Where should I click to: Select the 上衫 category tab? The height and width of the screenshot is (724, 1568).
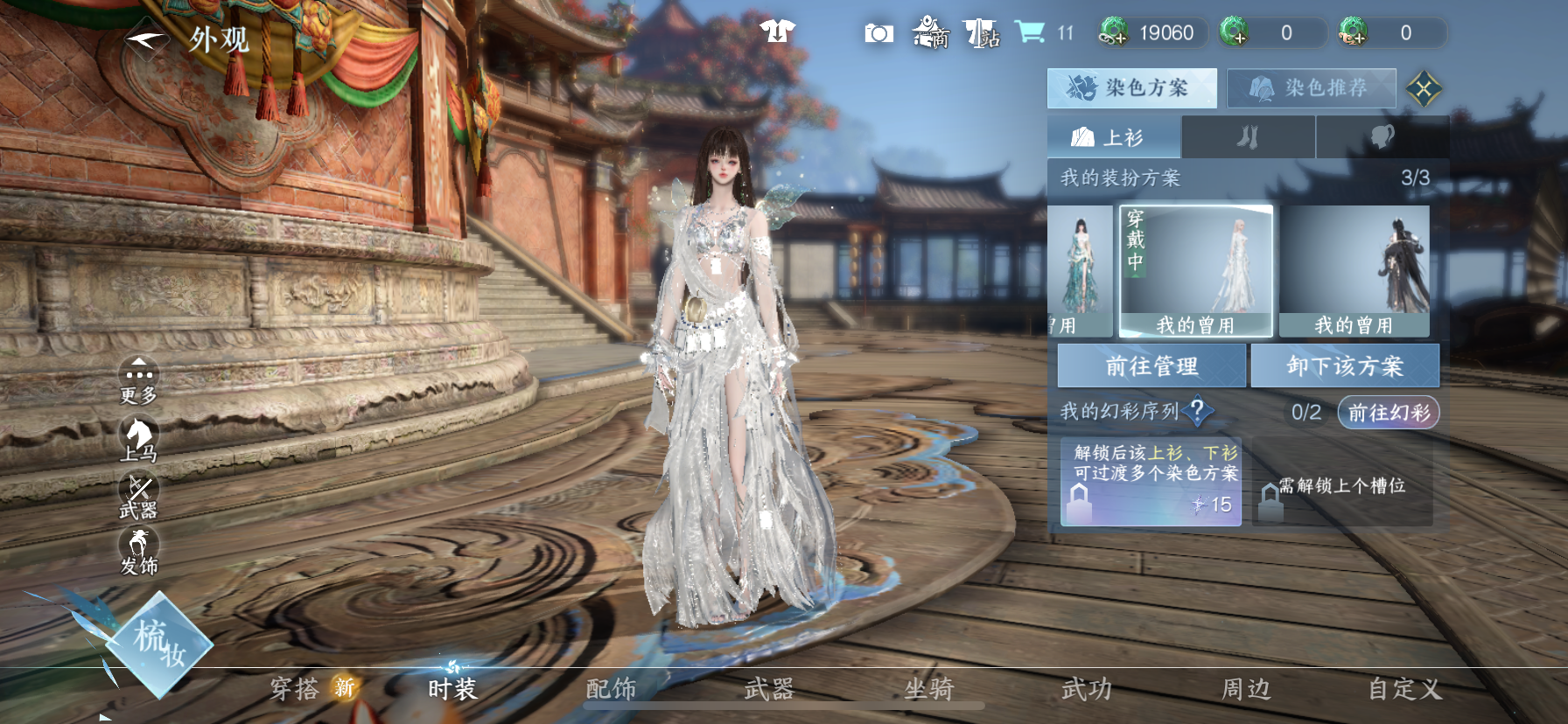(1114, 137)
